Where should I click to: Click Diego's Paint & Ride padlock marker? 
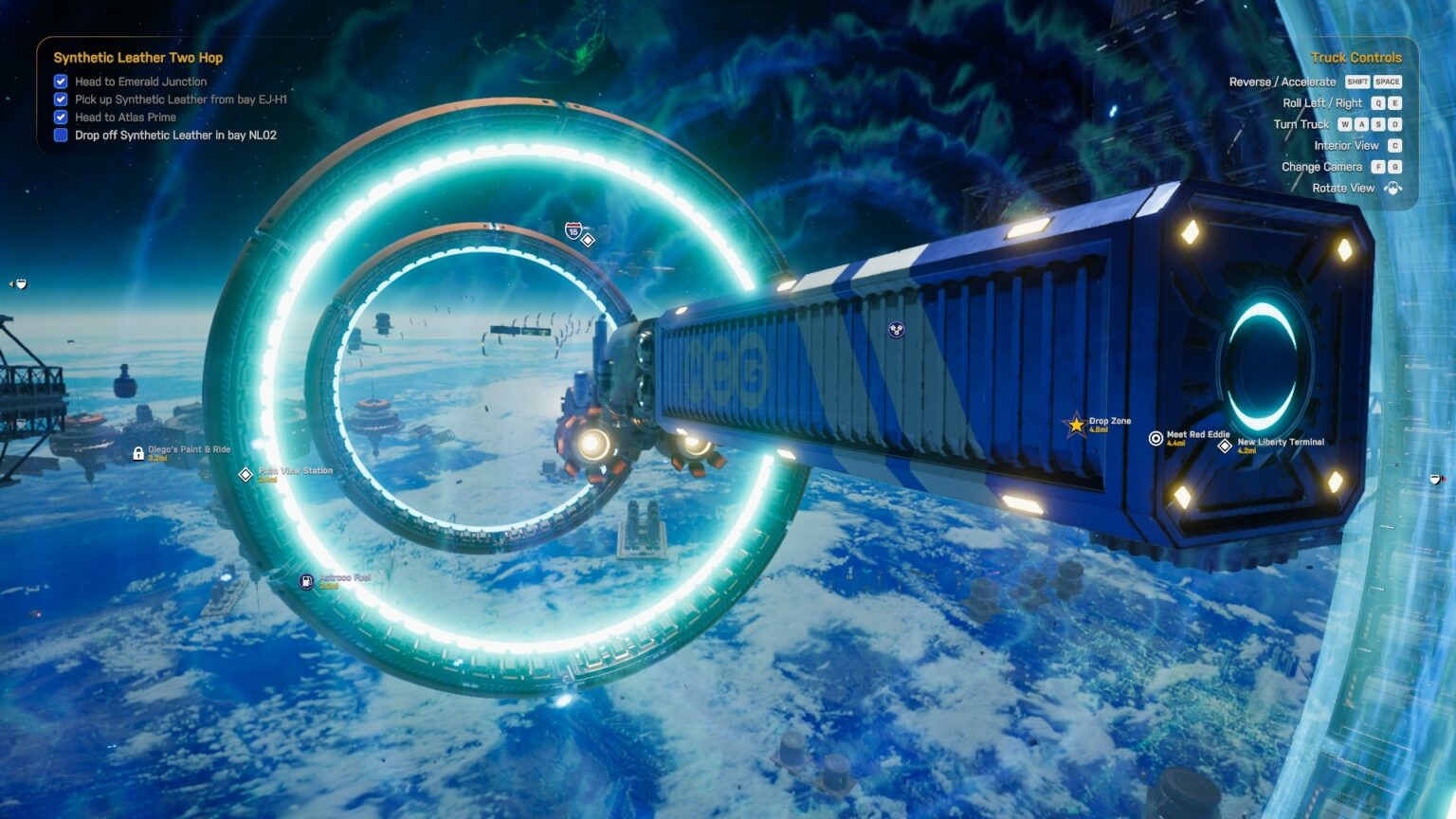point(138,454)
